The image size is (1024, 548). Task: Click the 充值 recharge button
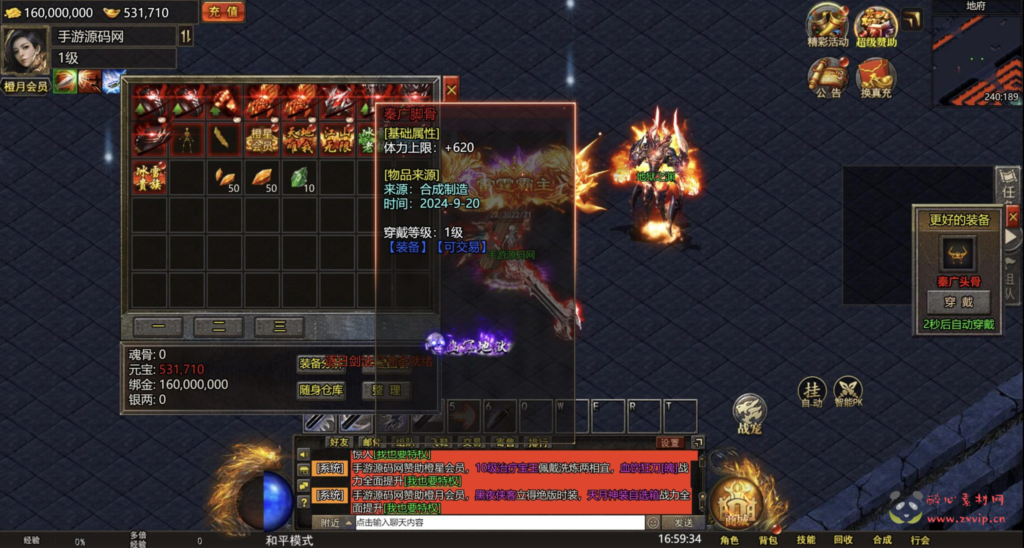[x=223, y=12]
